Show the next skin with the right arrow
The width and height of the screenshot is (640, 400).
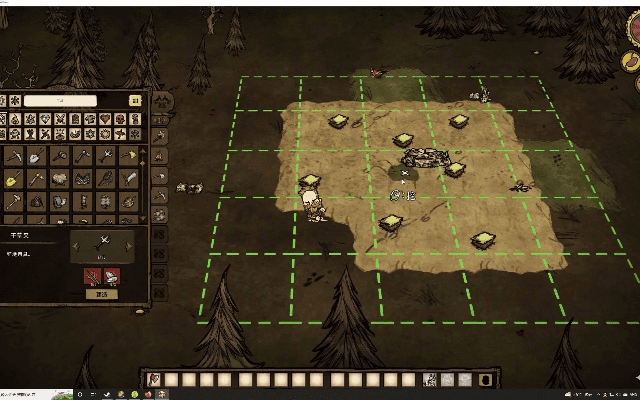click(128, 245)
